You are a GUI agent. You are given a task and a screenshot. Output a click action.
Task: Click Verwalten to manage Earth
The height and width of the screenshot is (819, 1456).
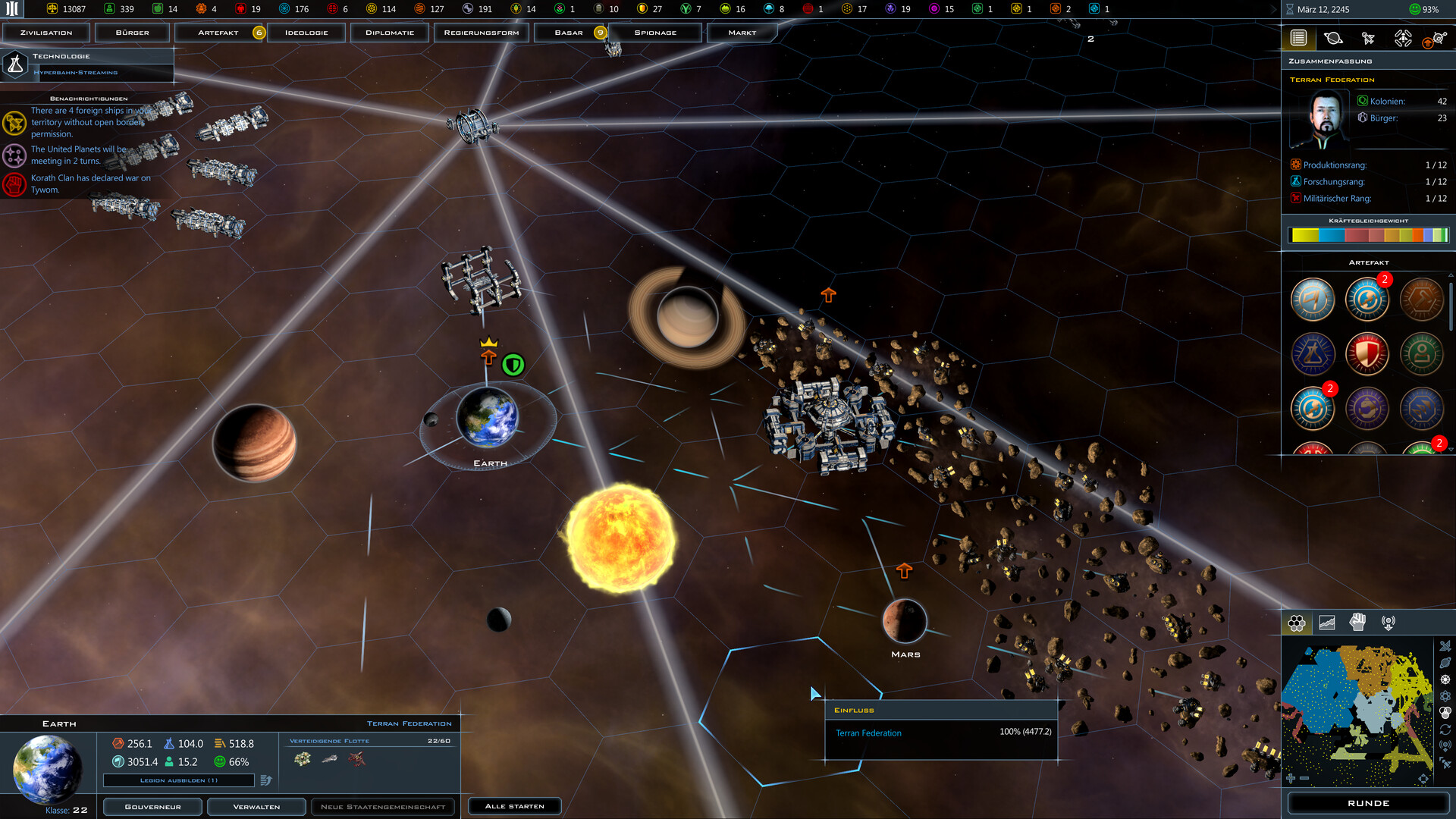(x=256, y=807)
